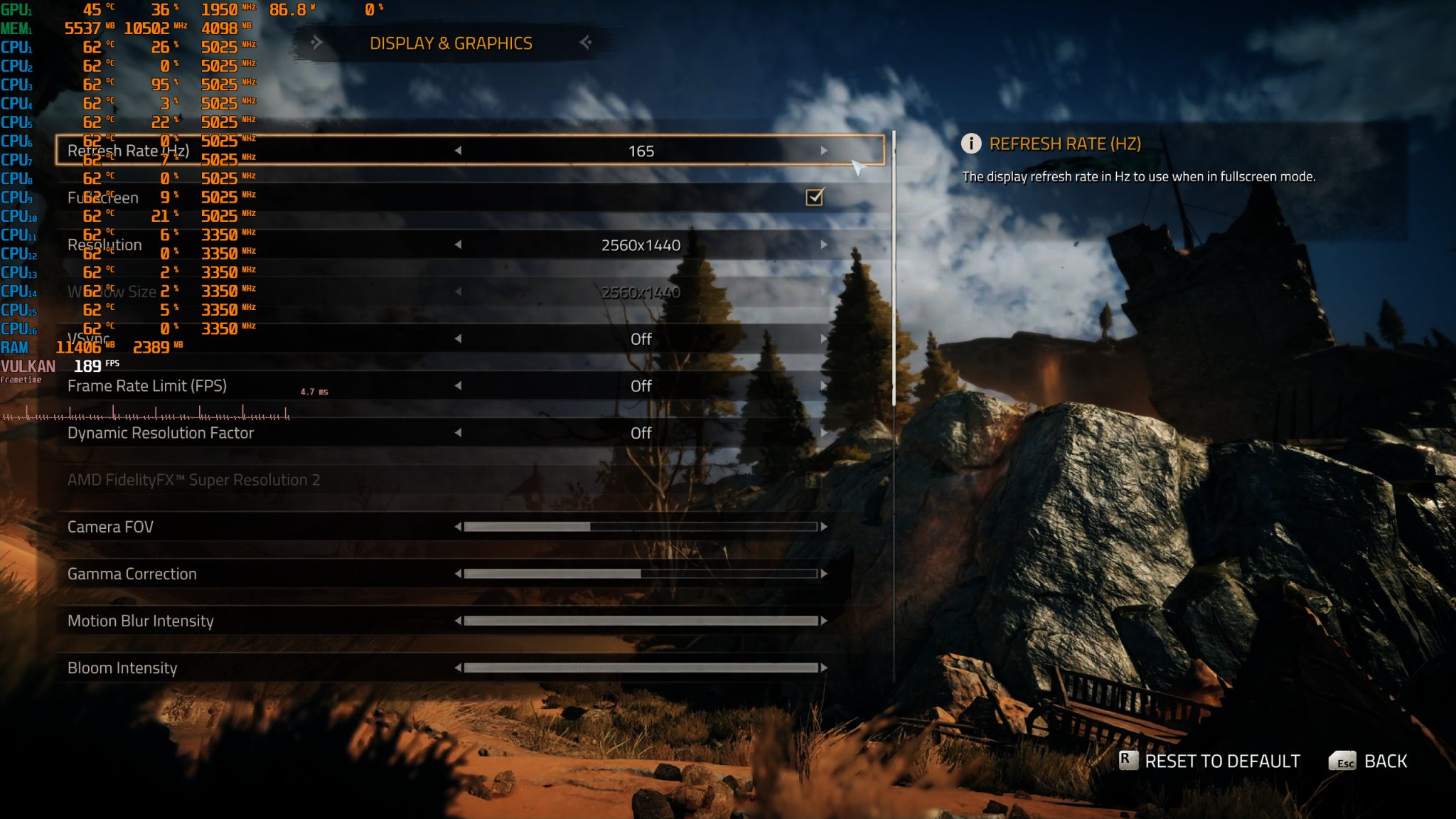The height and width of the screenshot is (819, 1456).
Task: Click right arrow to raise Refresh Rate
Action: (x=825, y=150)
